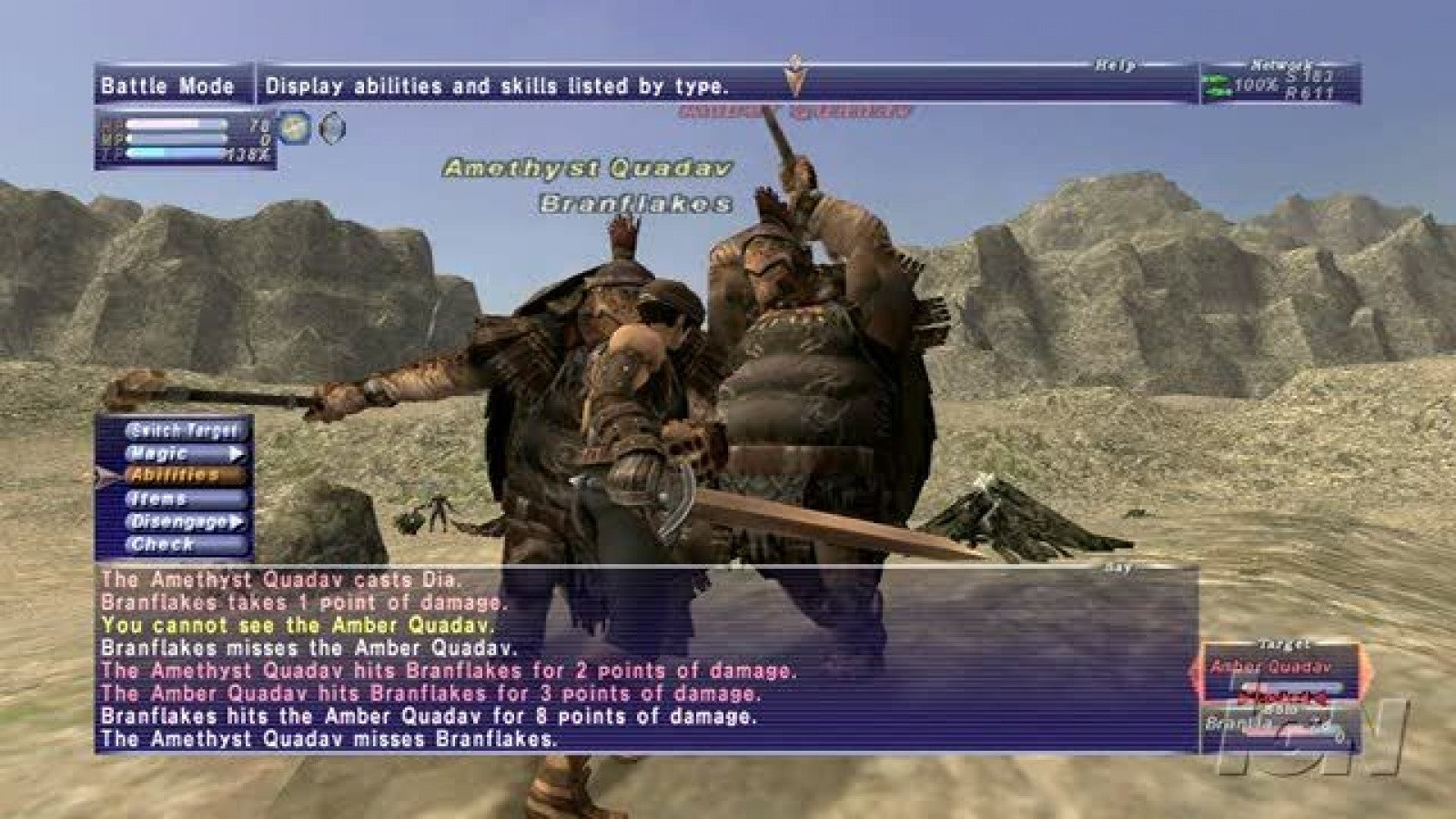The image size is (1456, 819).
Task: Select the Battle Mode header tab
Action: (x=168, y=86)
